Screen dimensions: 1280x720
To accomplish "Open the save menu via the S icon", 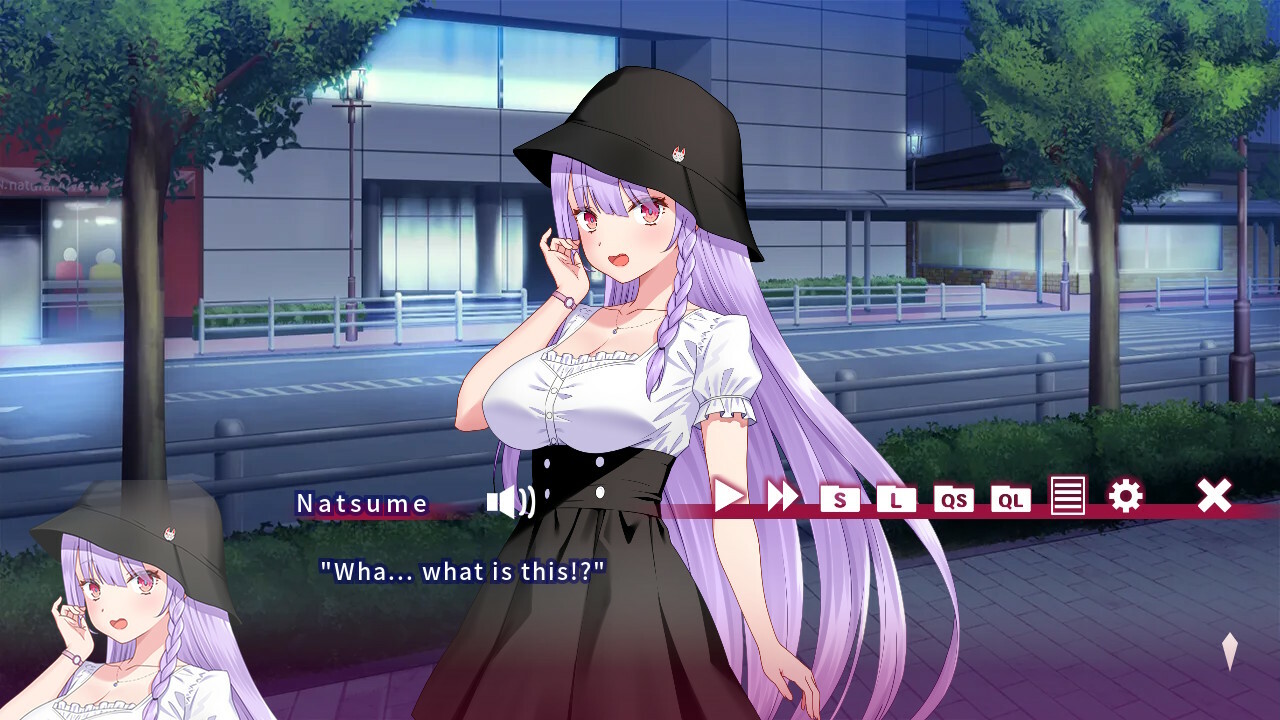I will (840, 499).
